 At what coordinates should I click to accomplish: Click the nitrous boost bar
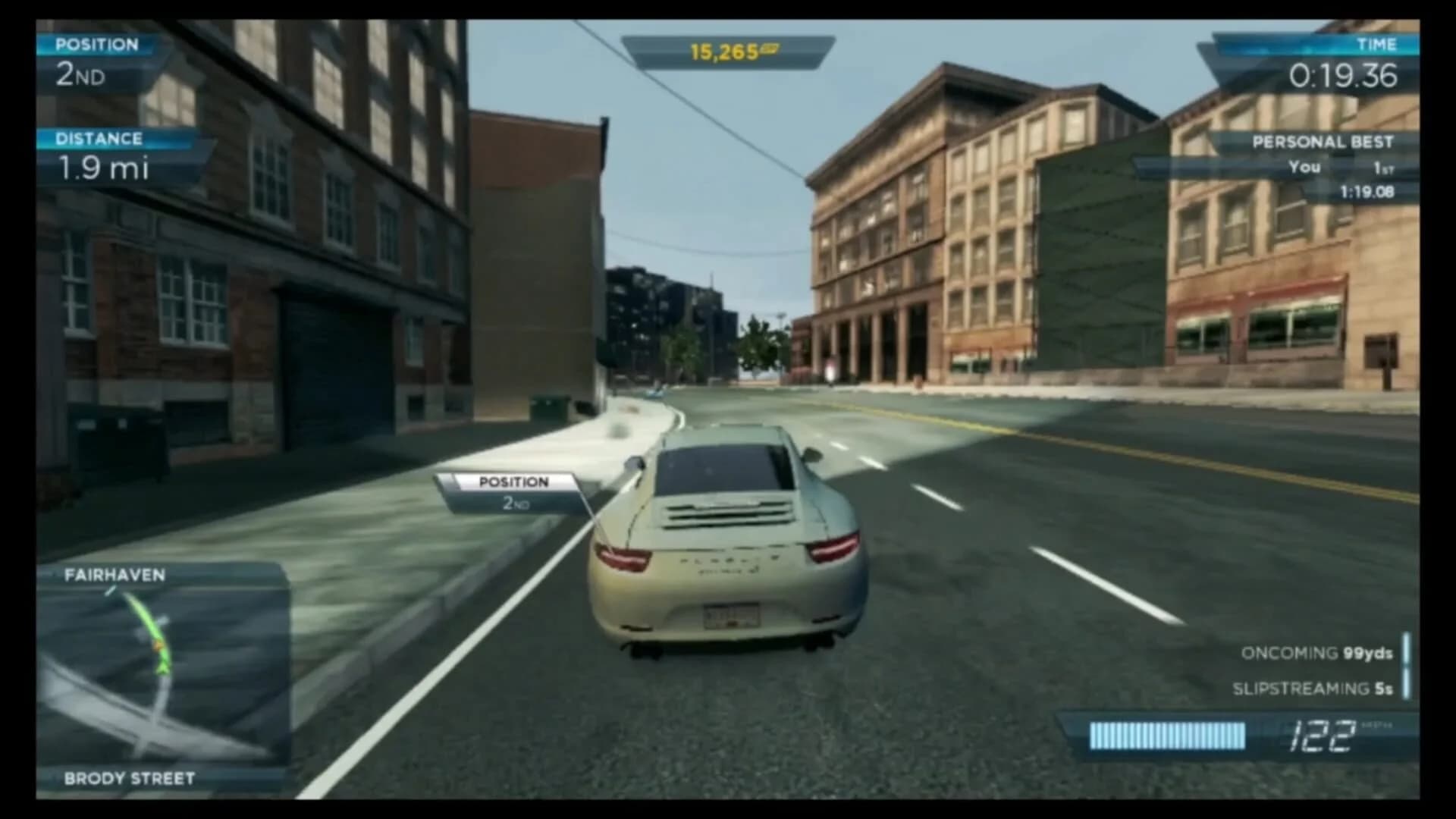coord(1168,736)
